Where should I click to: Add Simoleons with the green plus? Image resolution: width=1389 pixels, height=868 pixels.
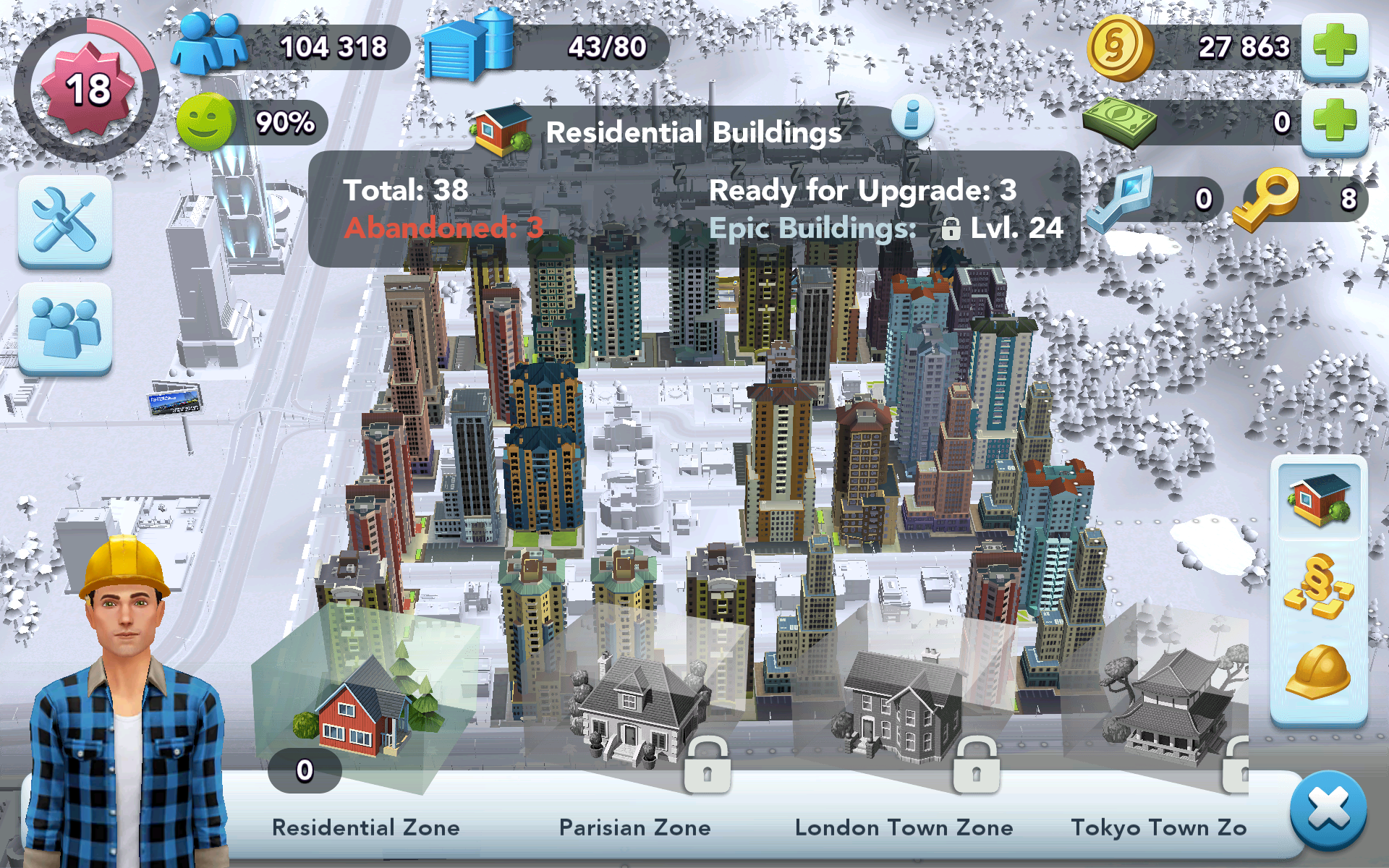1334,46
